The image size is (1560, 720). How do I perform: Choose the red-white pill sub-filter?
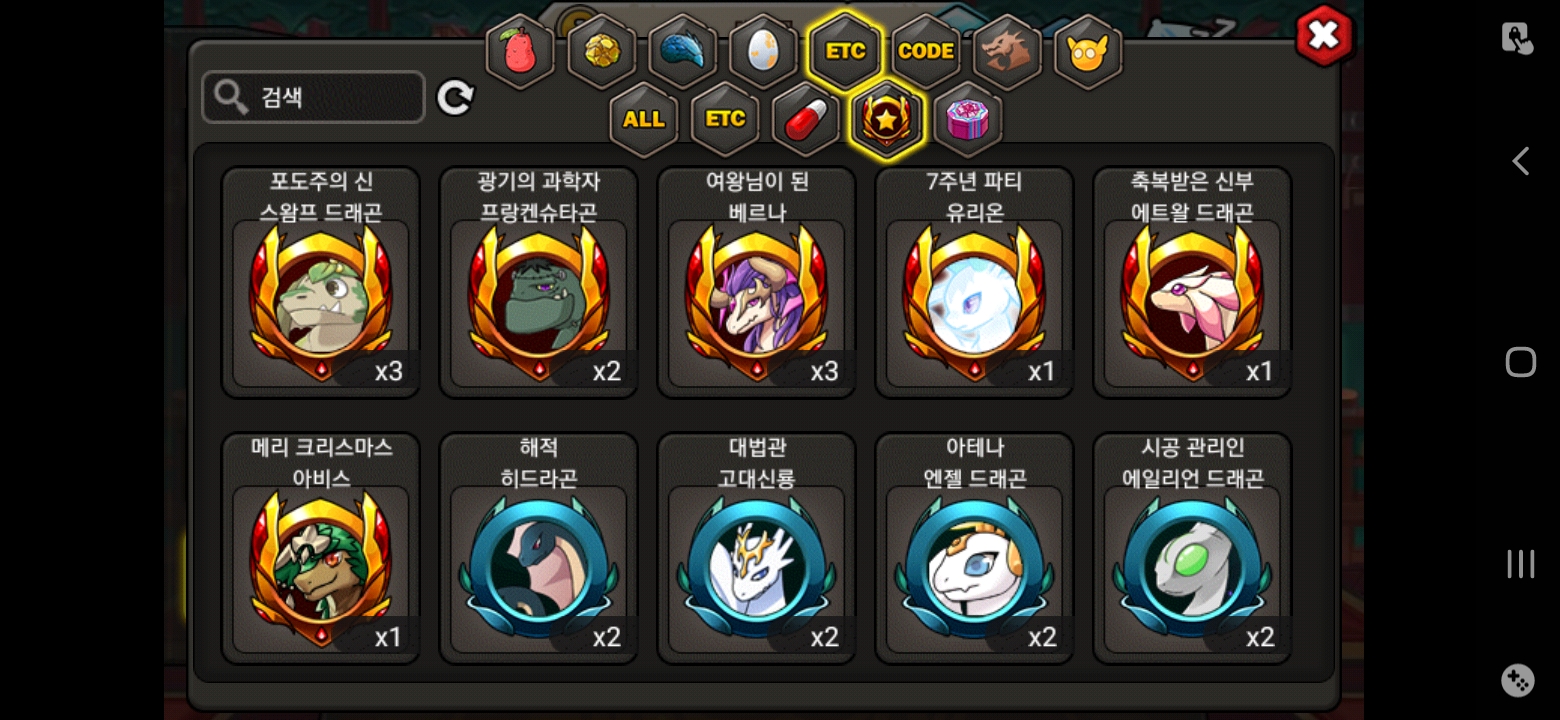(x=806, y=120)
